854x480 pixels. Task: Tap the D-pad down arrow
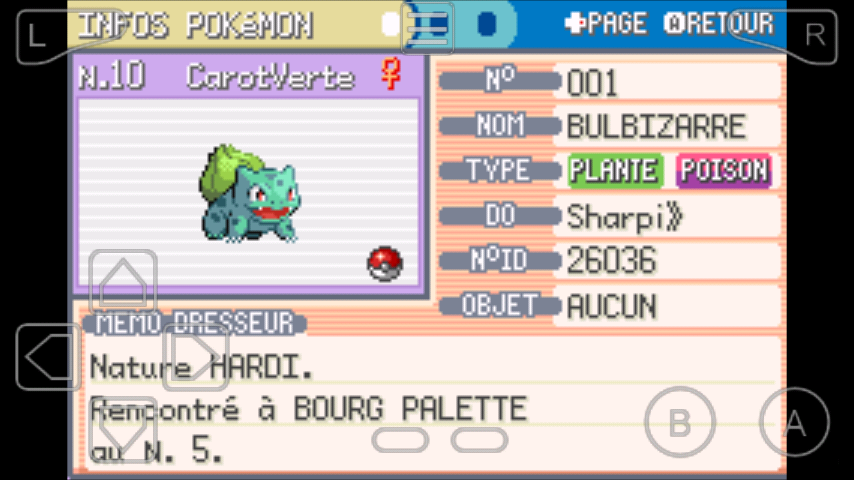coord(123,430)
